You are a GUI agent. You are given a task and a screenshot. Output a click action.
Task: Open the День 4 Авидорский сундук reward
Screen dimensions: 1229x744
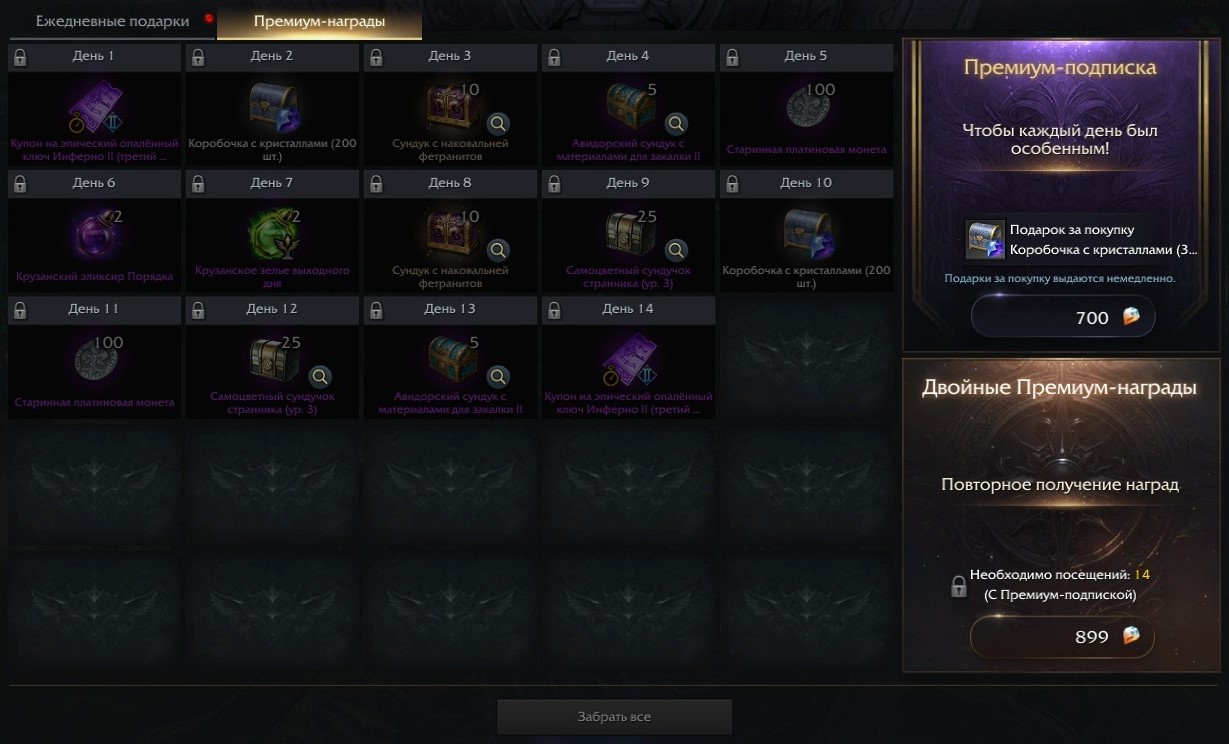coord(632,104)
